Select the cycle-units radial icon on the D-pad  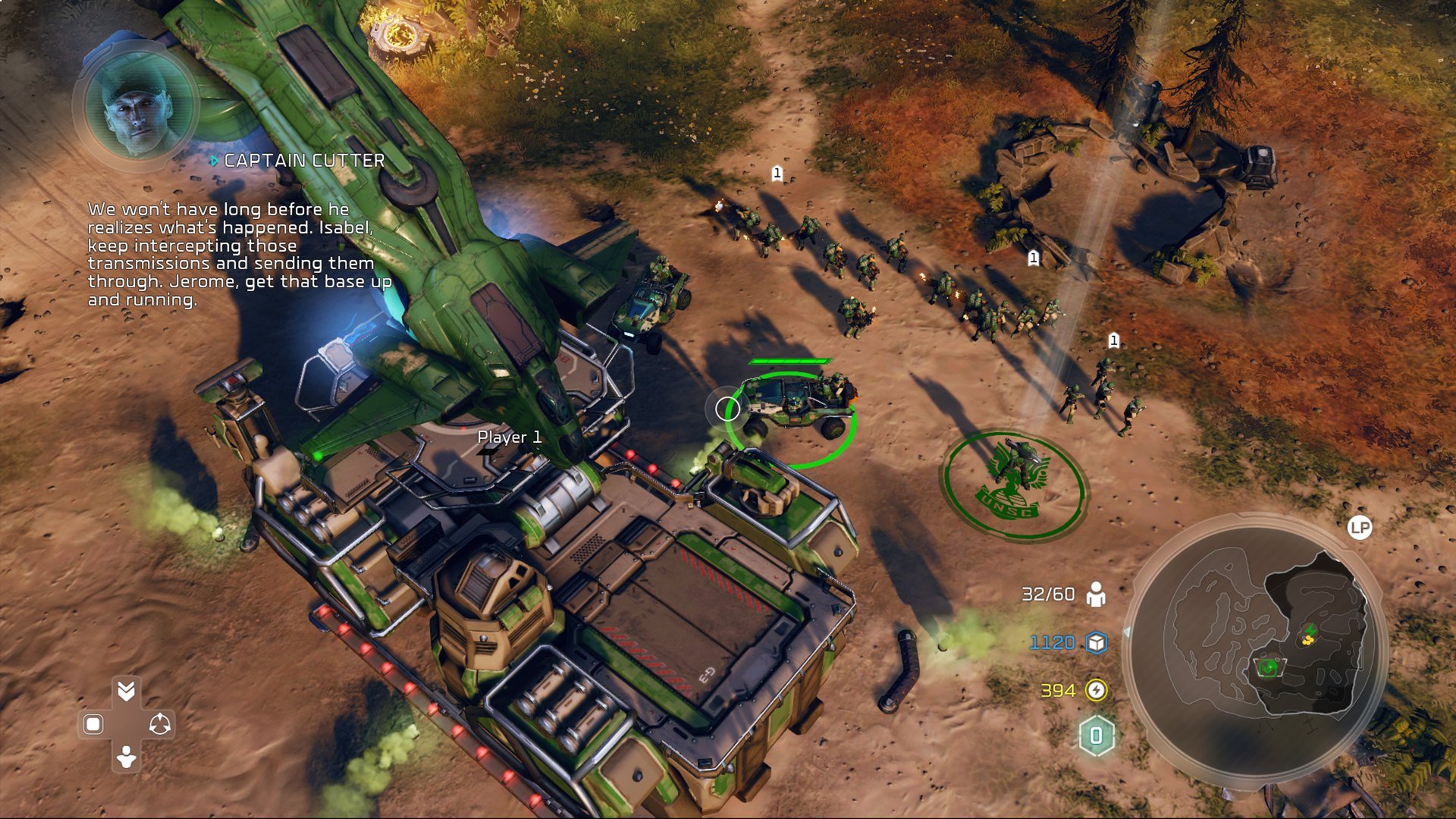[x=161, y=723]
